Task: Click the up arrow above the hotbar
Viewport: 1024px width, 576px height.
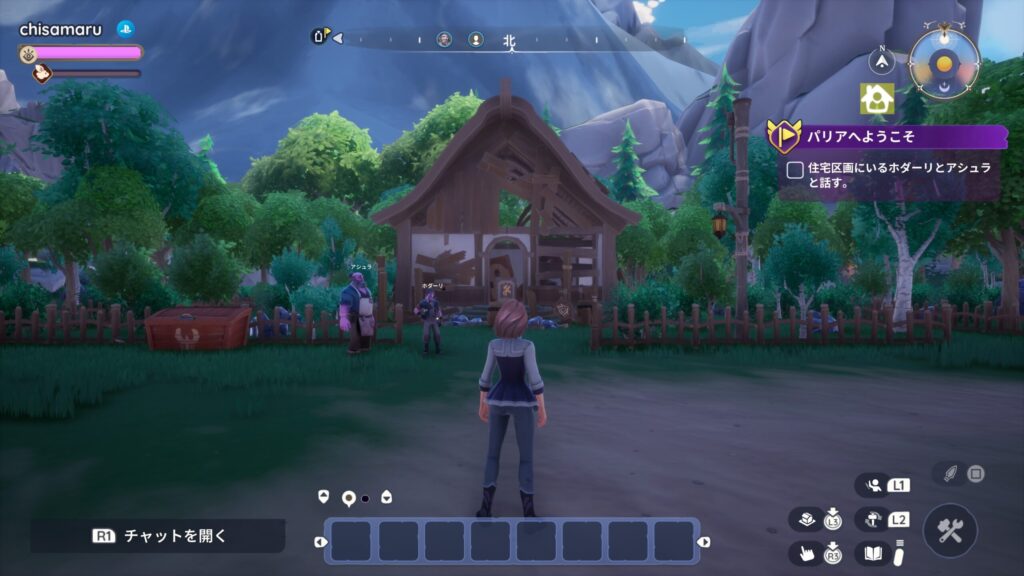Action: coord(323,496)
